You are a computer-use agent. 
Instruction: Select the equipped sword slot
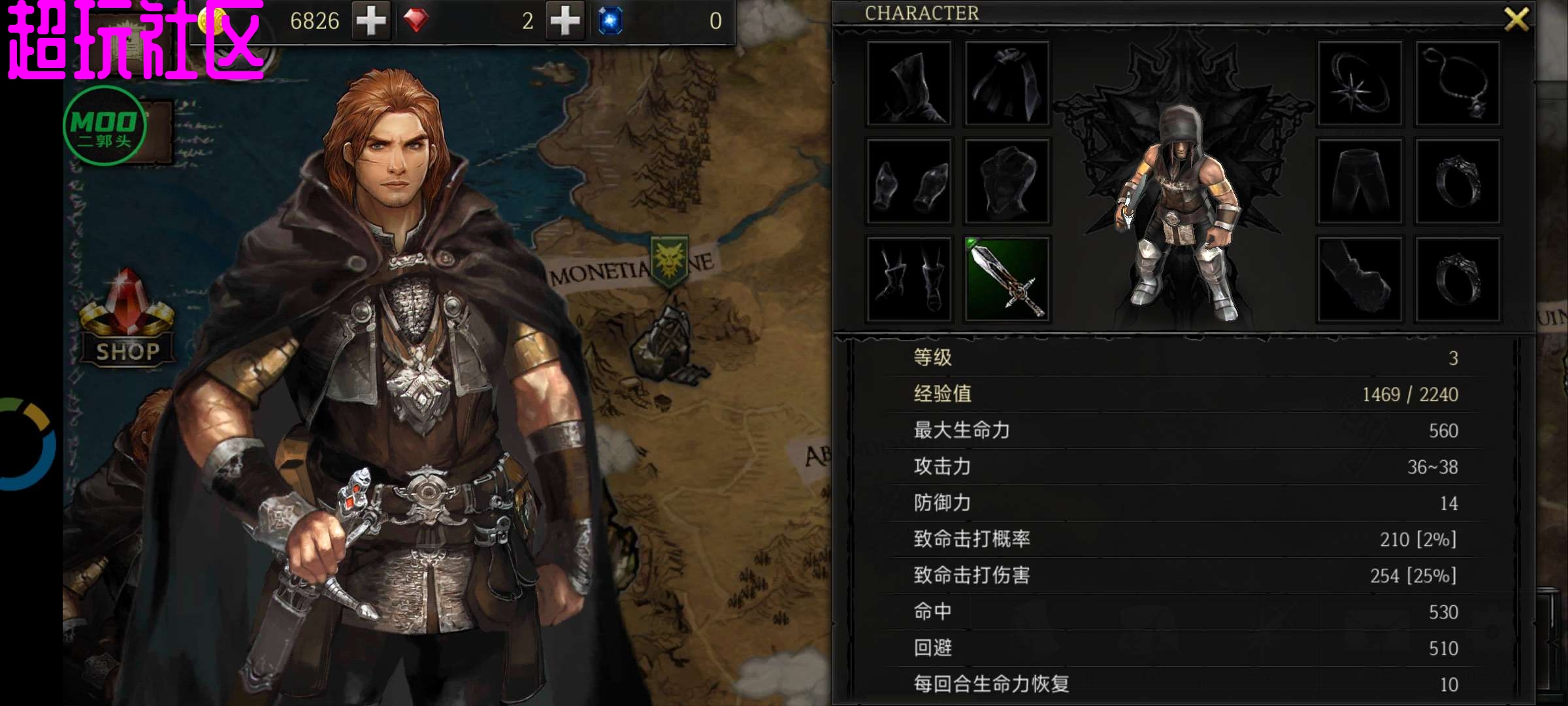(1007, 279)
